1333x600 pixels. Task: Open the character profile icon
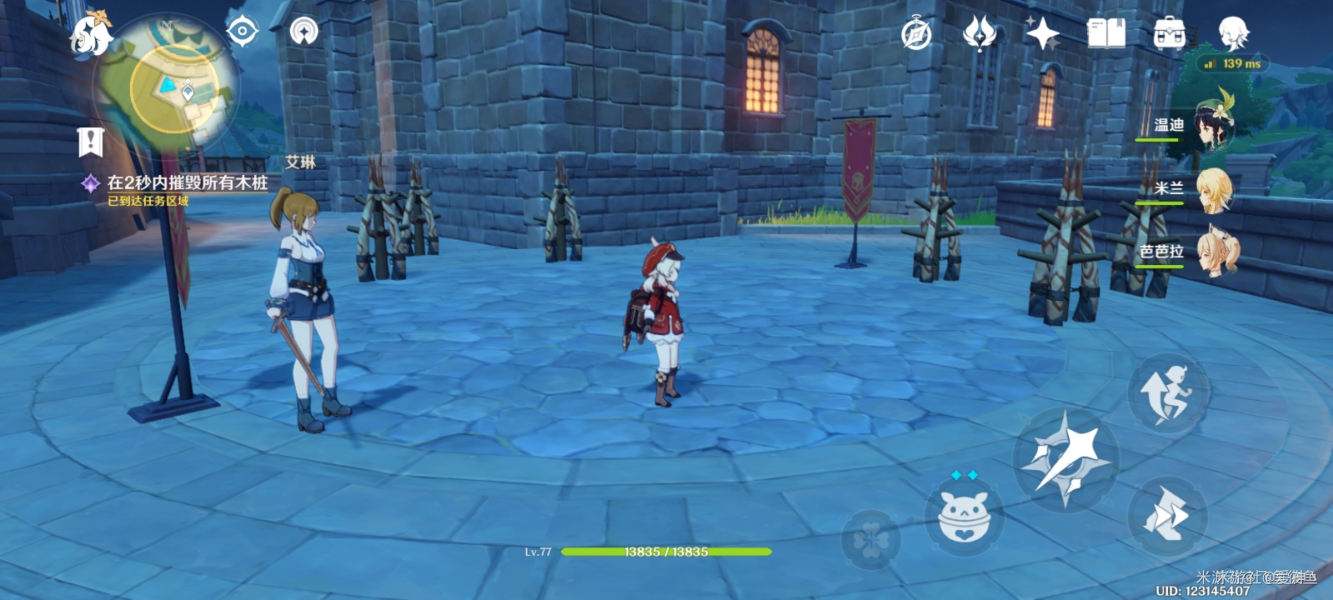(x=1233, y=33)
